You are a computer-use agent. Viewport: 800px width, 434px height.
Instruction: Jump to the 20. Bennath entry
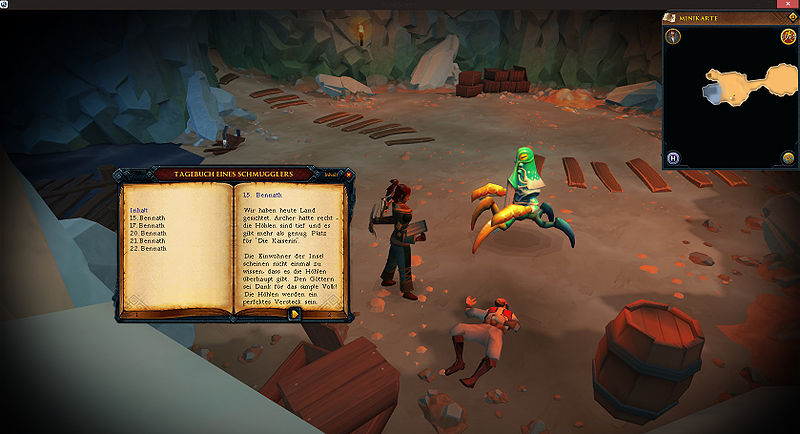147,233
